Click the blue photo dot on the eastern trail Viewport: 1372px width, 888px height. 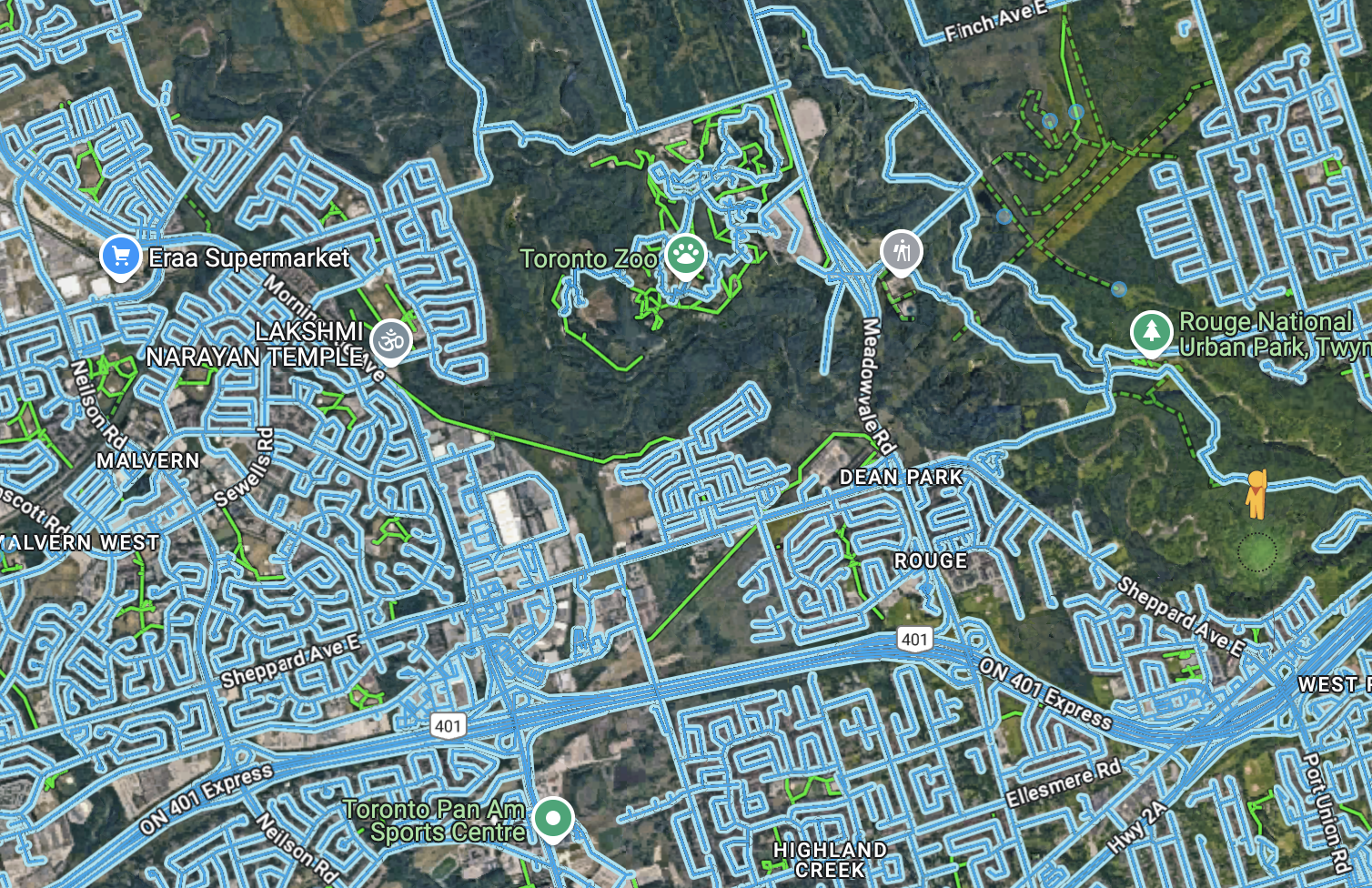pos(1117,291)
